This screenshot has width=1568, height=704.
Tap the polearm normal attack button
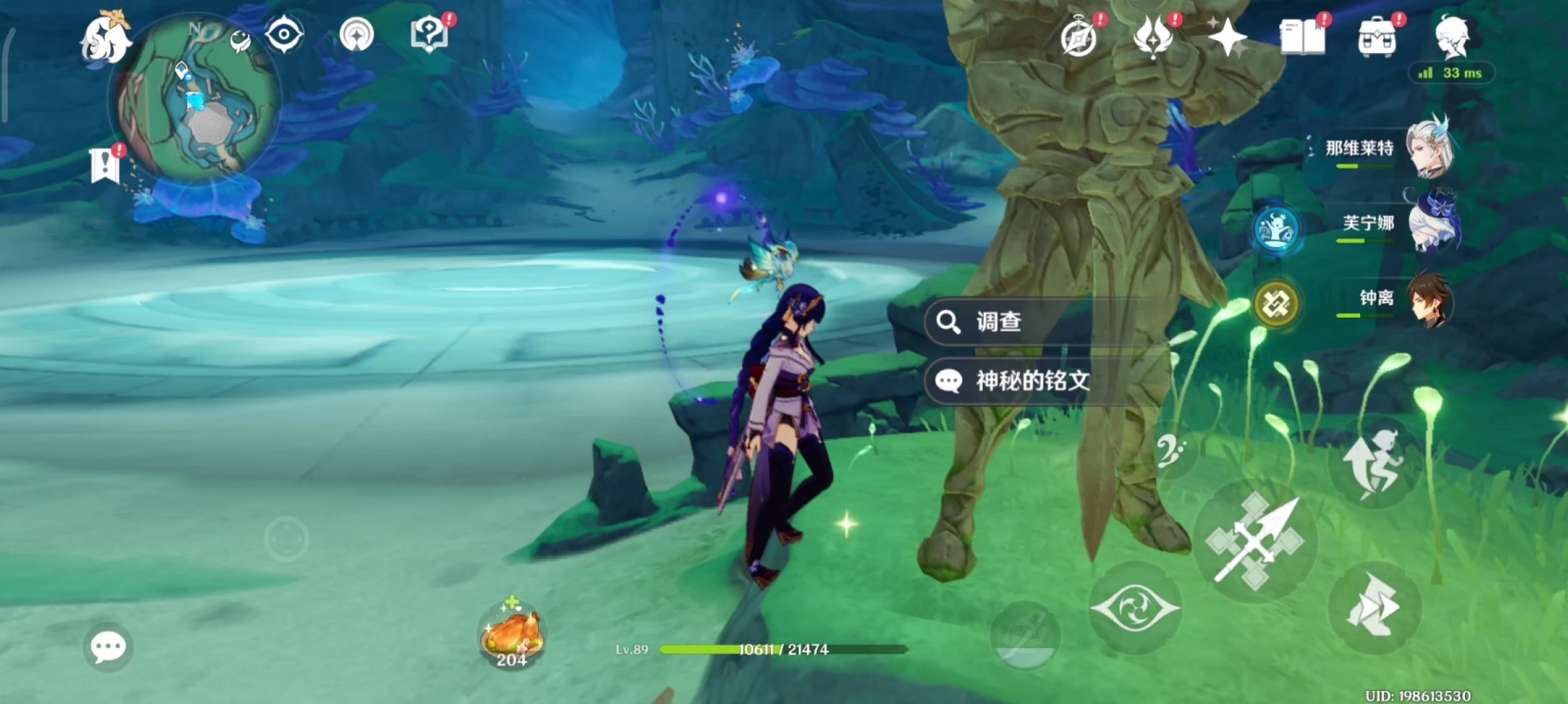(1255, 541)
